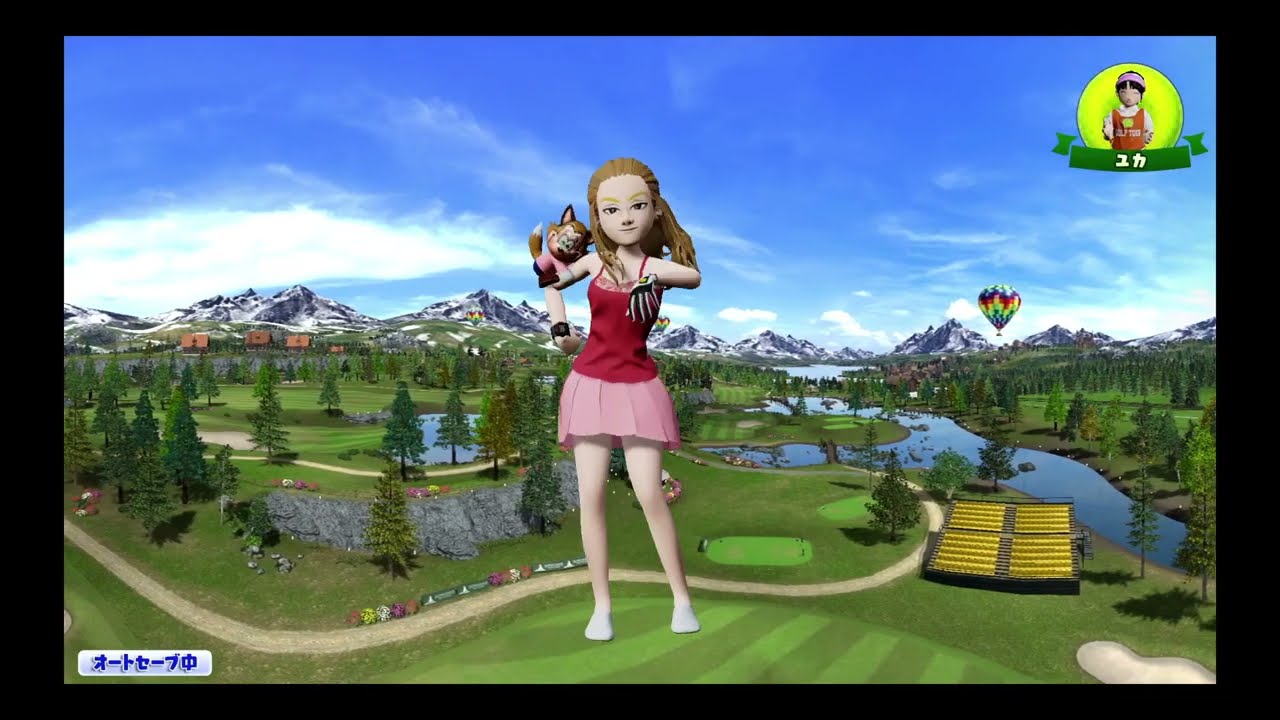
Task: Click the golfer's white golf glove
Action: pyautogui.click(x=645, y=300)
